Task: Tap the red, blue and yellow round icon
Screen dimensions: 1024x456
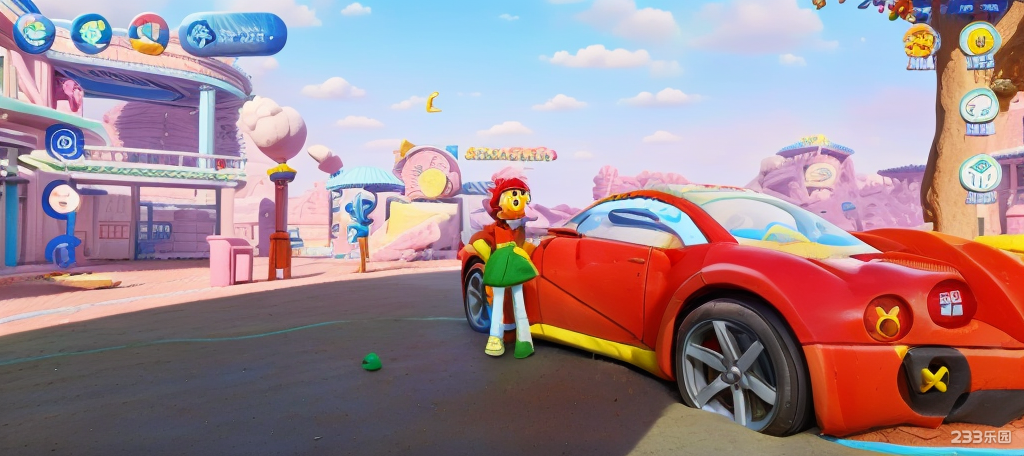Action: (x=149, y=33)
